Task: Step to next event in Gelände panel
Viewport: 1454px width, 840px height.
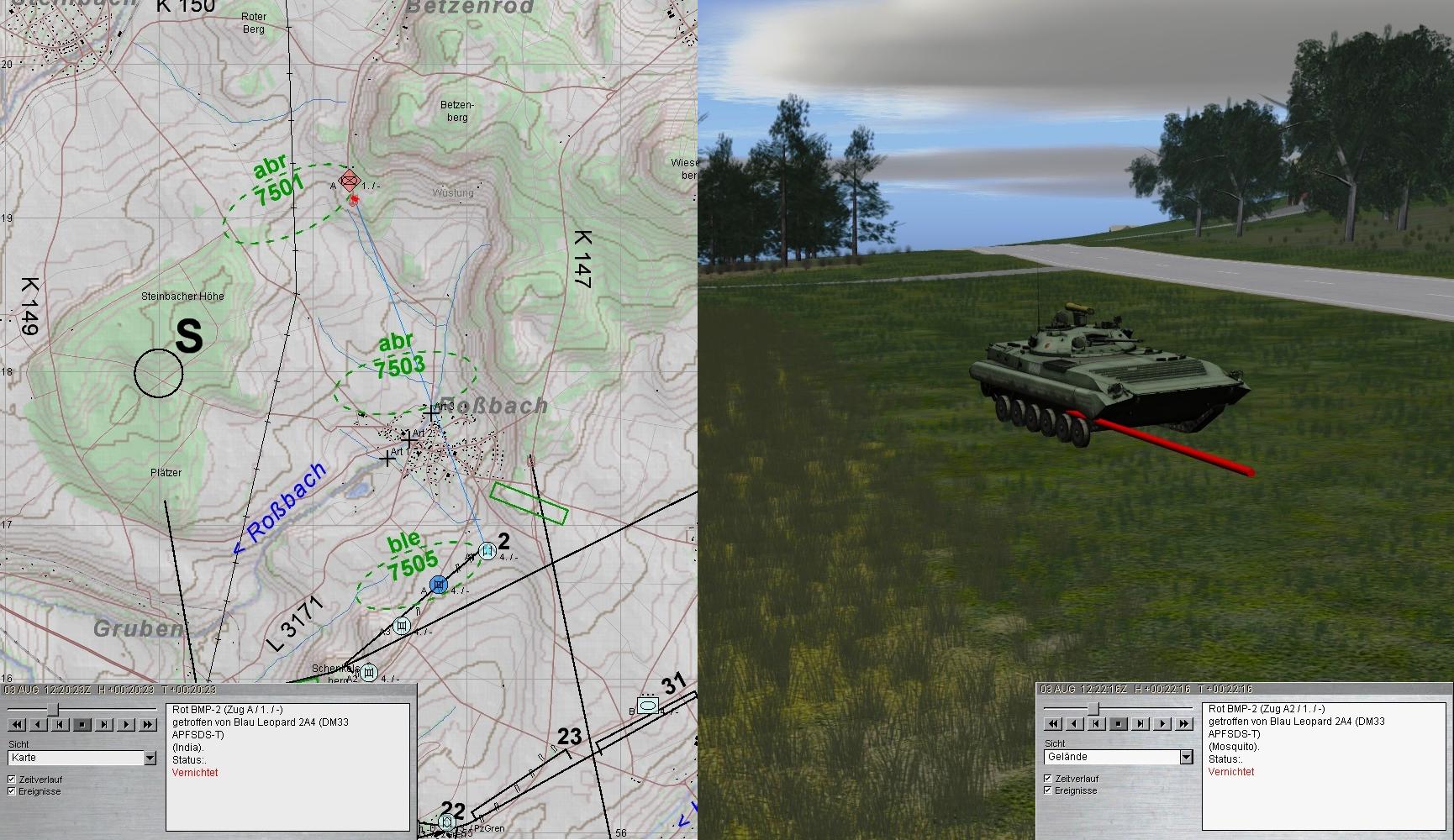Action: [1141, 723]
